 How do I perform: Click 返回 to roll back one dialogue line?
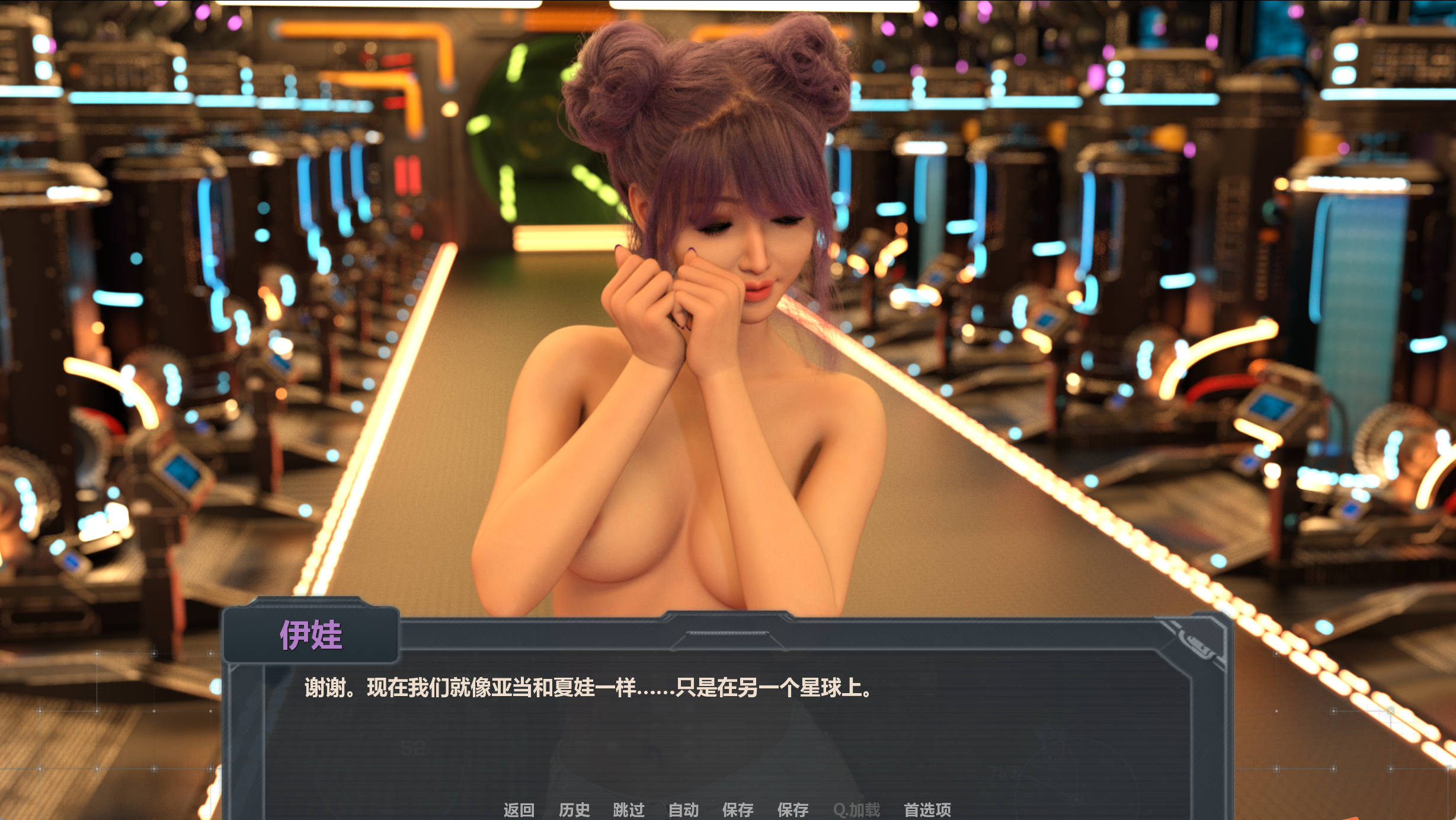519,809
